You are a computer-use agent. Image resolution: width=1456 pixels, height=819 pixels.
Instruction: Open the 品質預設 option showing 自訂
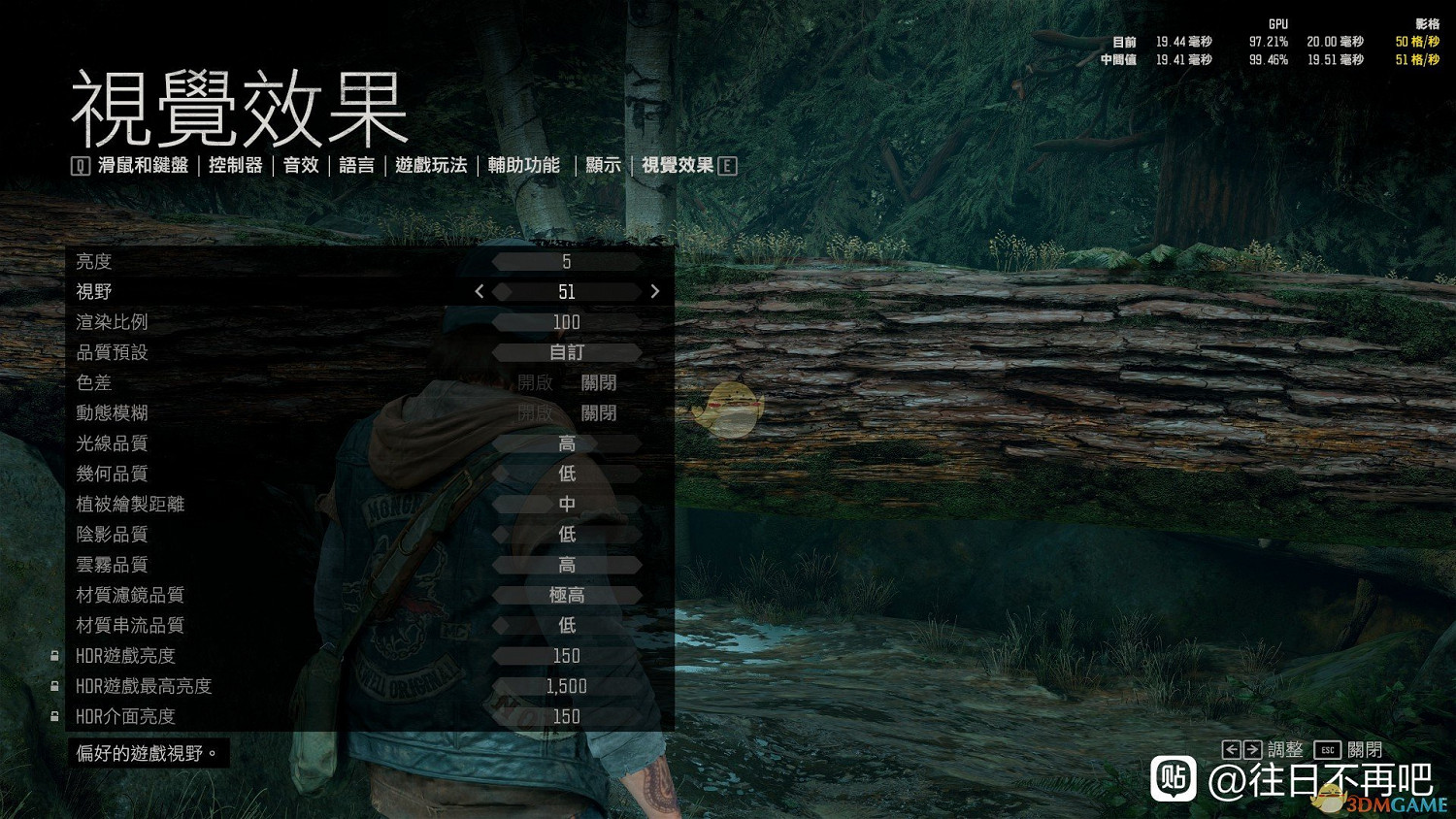567,352
